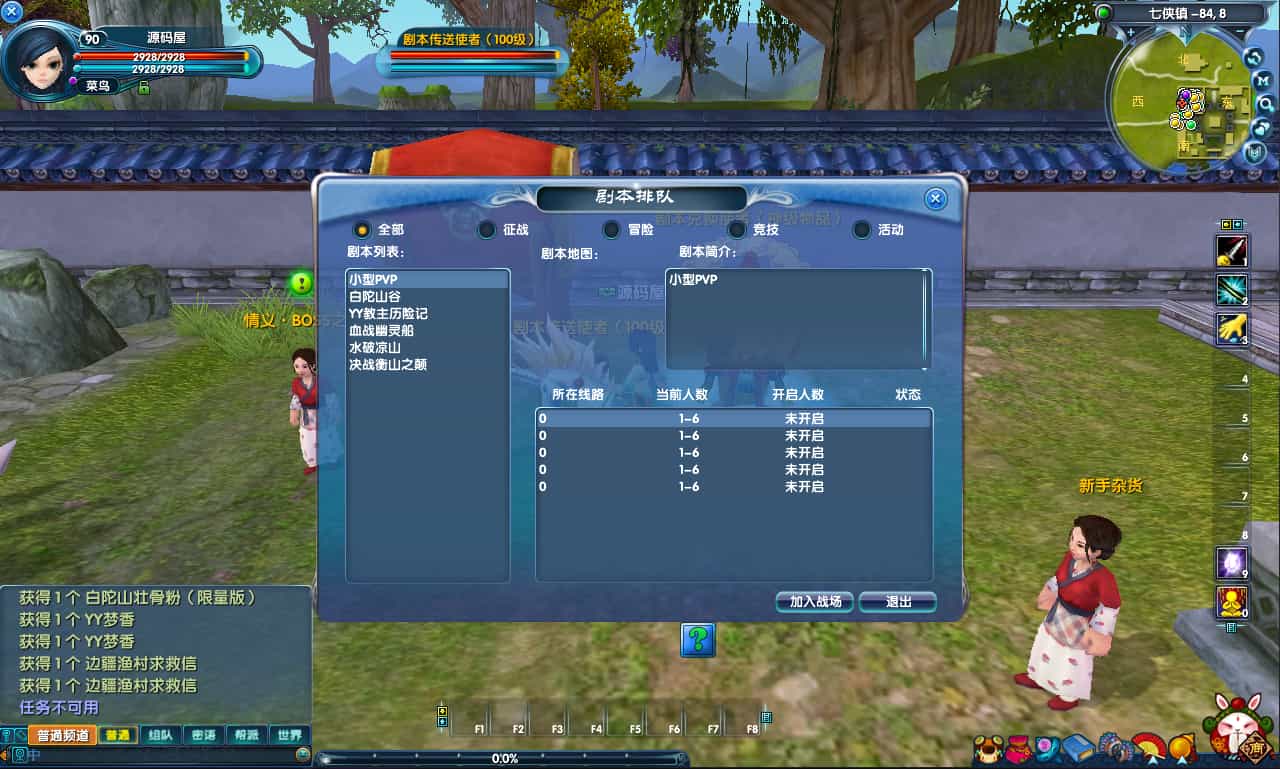Select the 活动 radio button
The height and width of the screenshot is (769, 1280).
861,229
